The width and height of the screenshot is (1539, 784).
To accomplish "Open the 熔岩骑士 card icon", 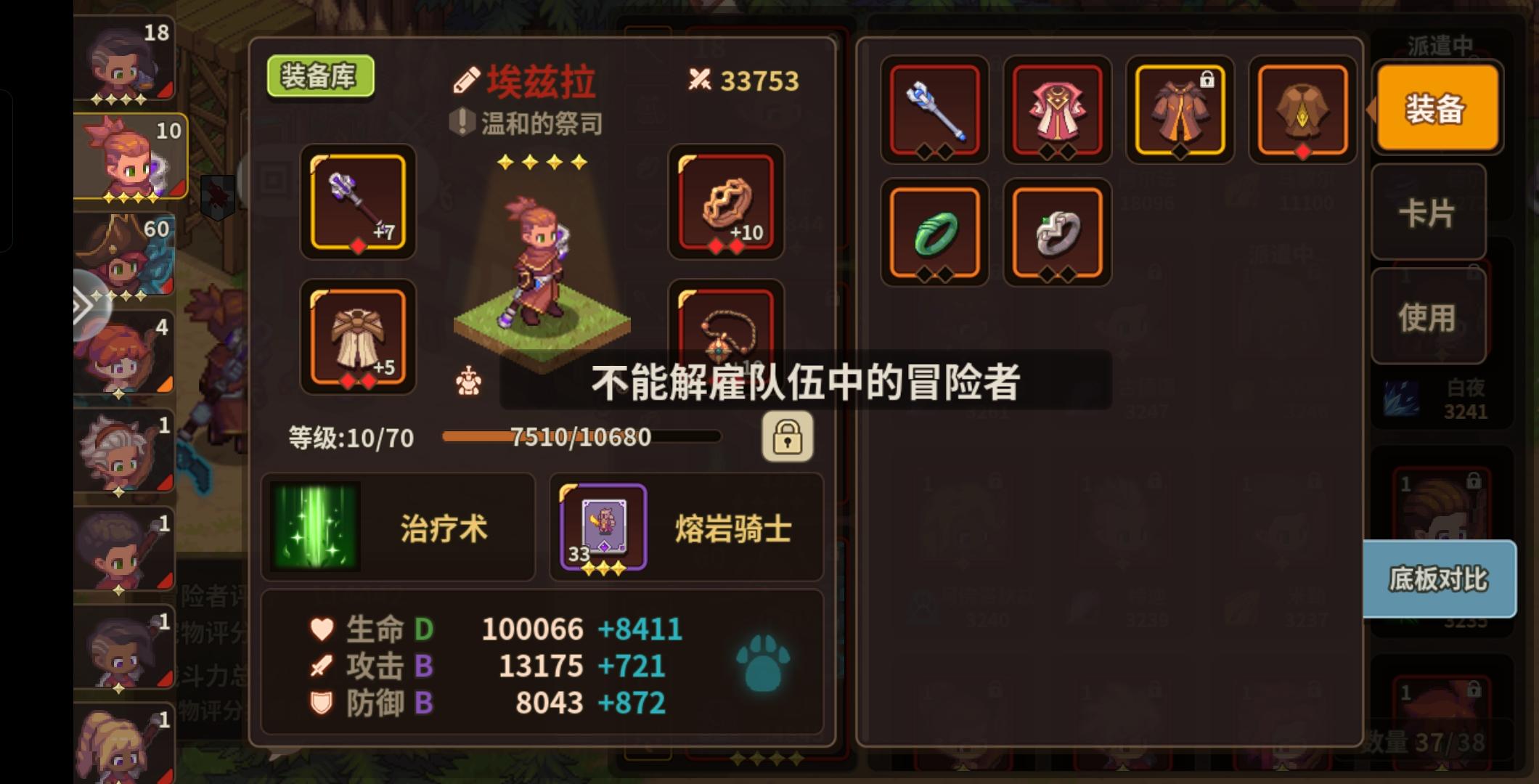I will 603,528.
